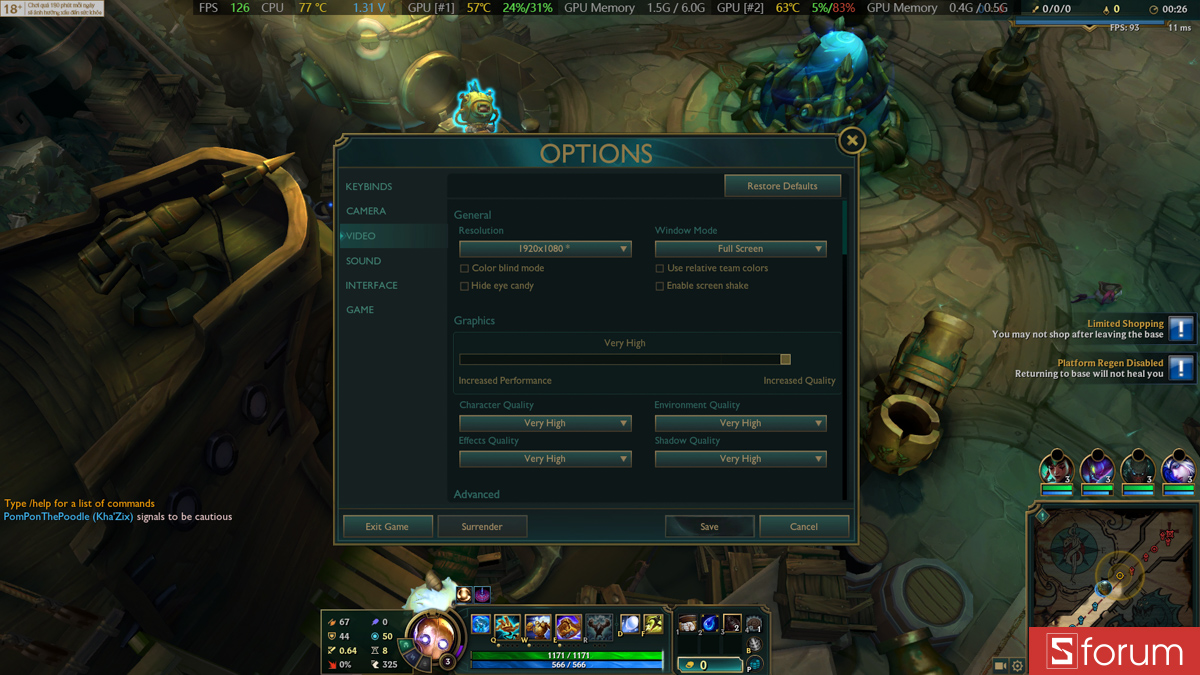Open the Camera settings section
1200x675 pixels.
pos(366,211)
